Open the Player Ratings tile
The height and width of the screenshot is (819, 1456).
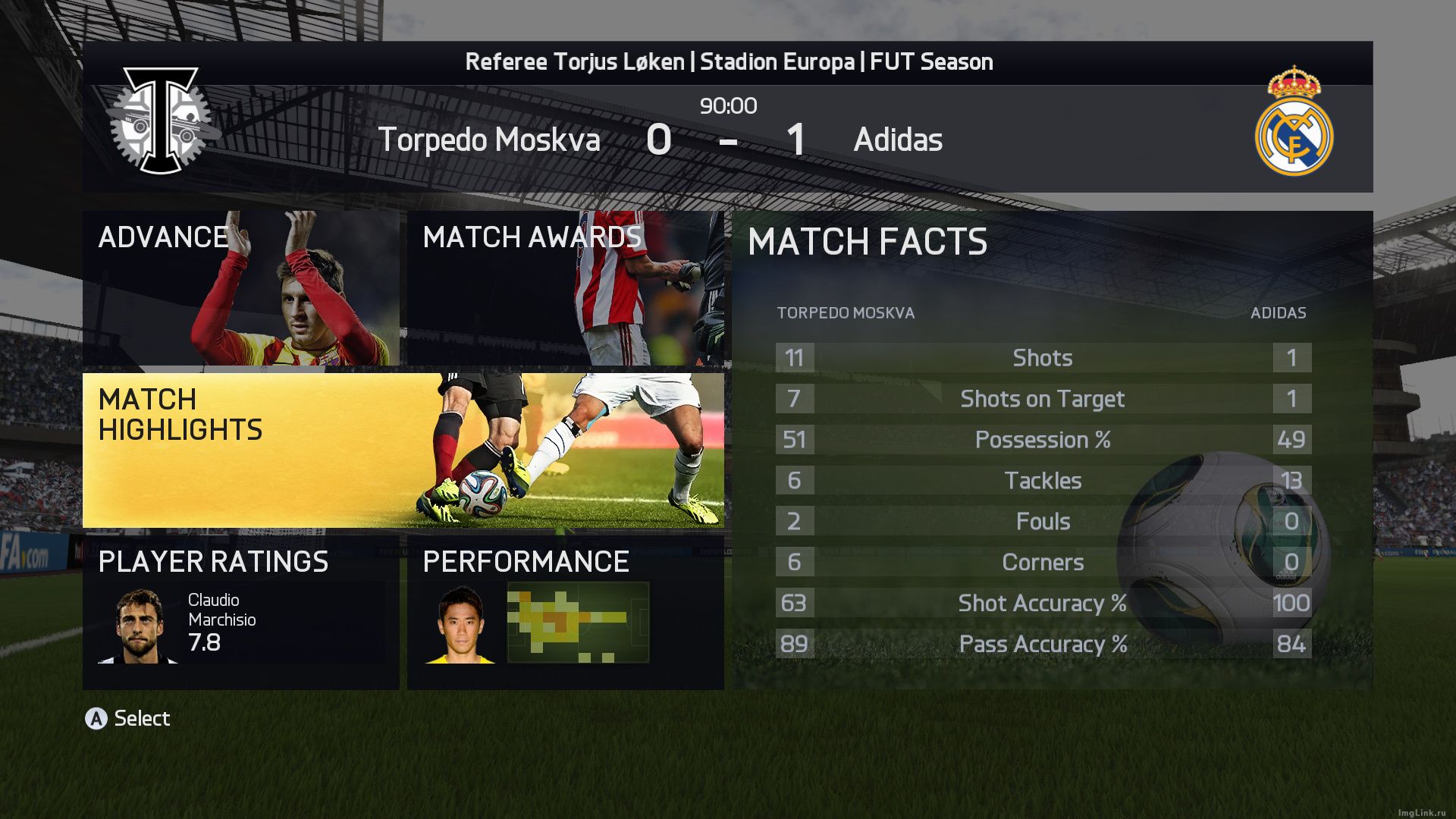point(240,612)
